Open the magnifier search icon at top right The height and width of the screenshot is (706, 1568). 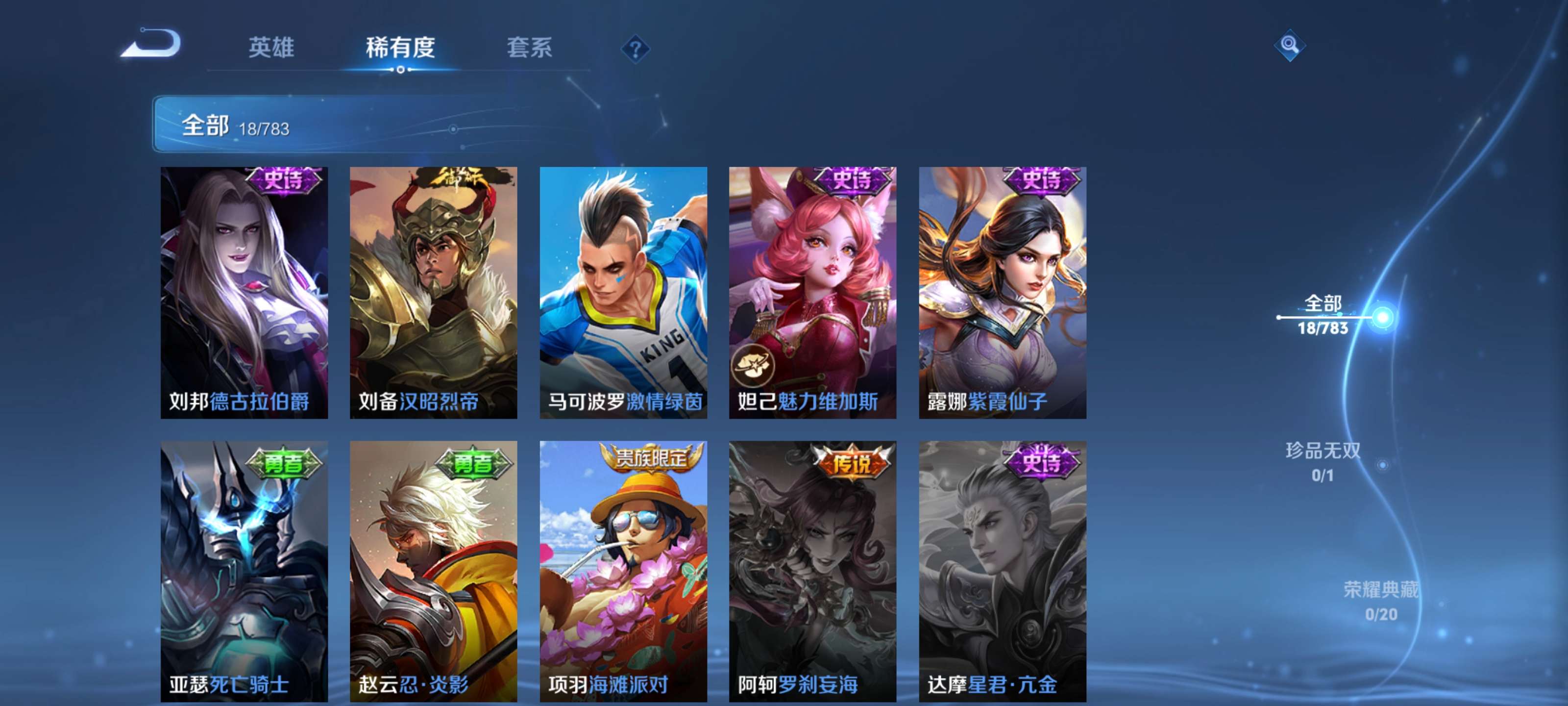tap(1291, 46)
